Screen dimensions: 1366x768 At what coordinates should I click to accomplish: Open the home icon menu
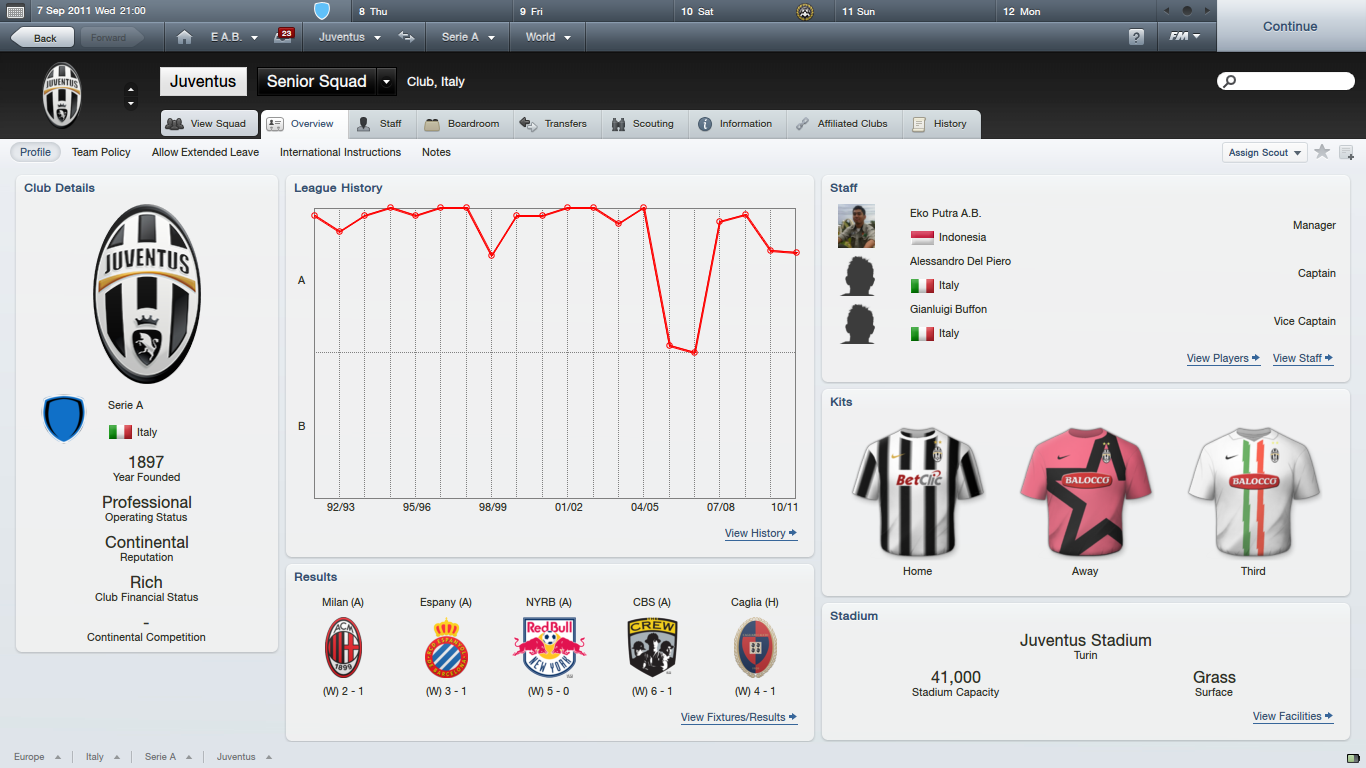tap(184, 37)
